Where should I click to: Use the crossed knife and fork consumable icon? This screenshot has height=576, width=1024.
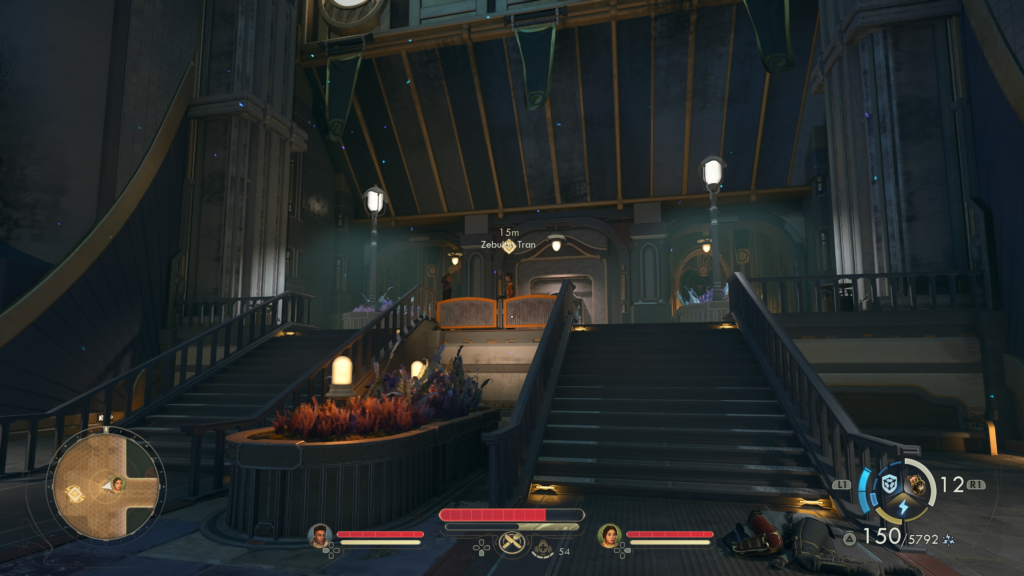pyautogui.click(x=512, y=544)
